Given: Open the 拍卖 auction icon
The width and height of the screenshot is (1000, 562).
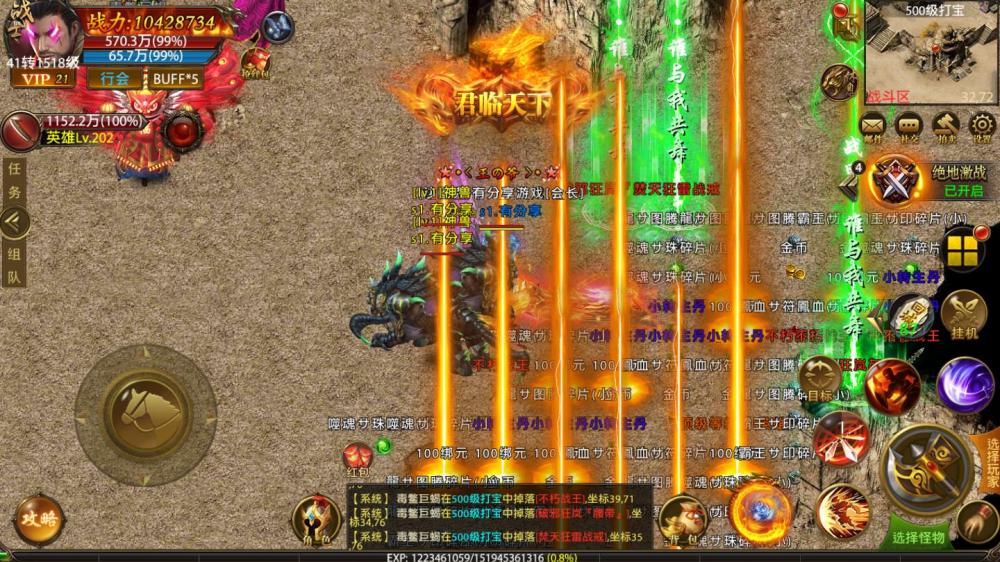Looking at the screenshot, I should pyautogui.click(x=945, y=126).
